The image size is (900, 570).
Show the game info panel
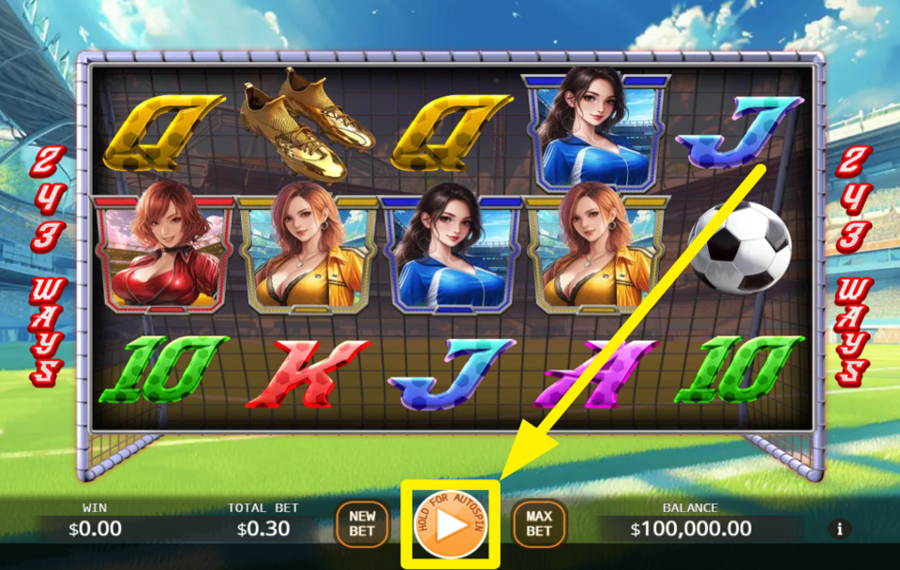tap(839, 529)
